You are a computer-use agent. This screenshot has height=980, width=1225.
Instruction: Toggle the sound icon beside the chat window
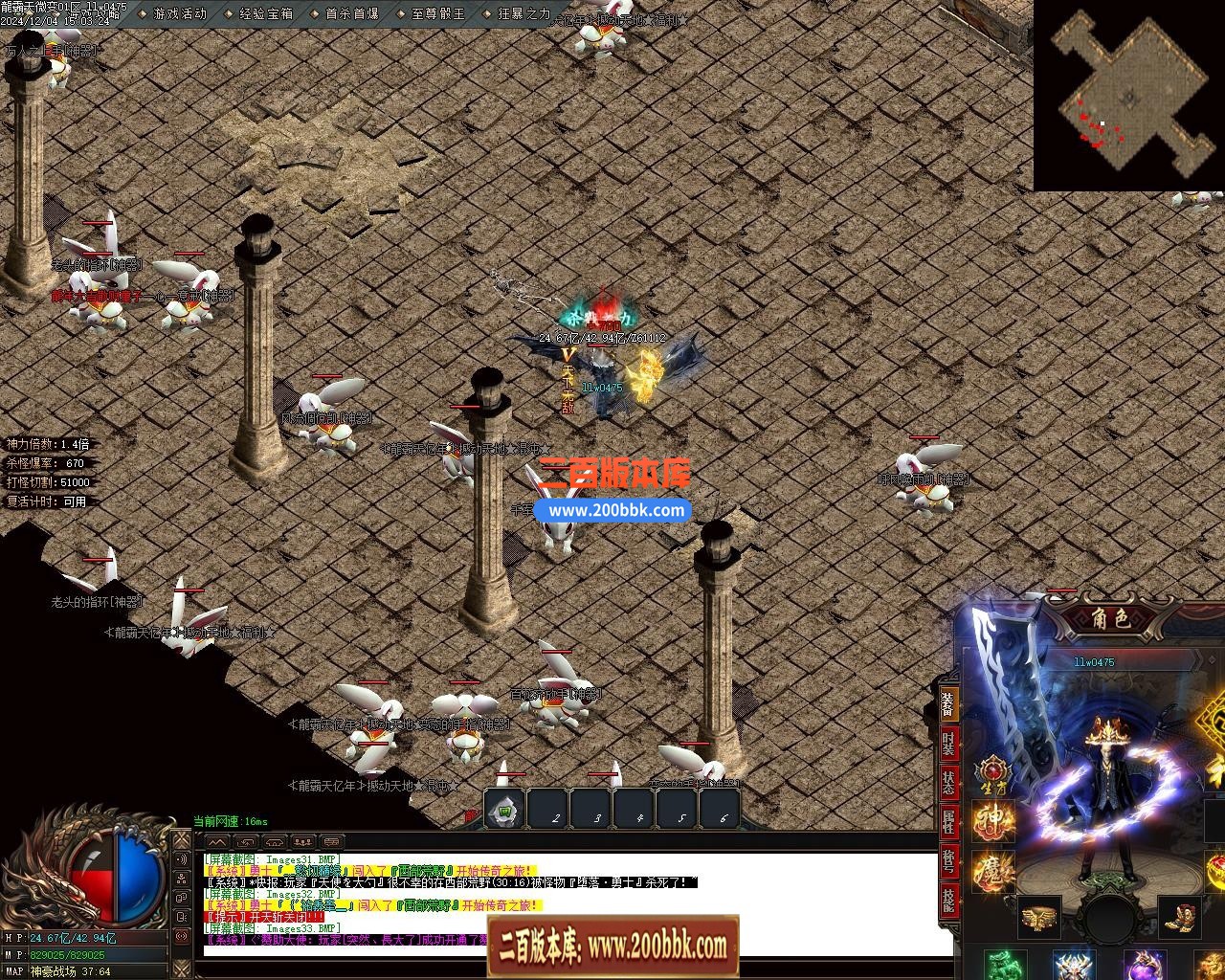tap(181, 859)
